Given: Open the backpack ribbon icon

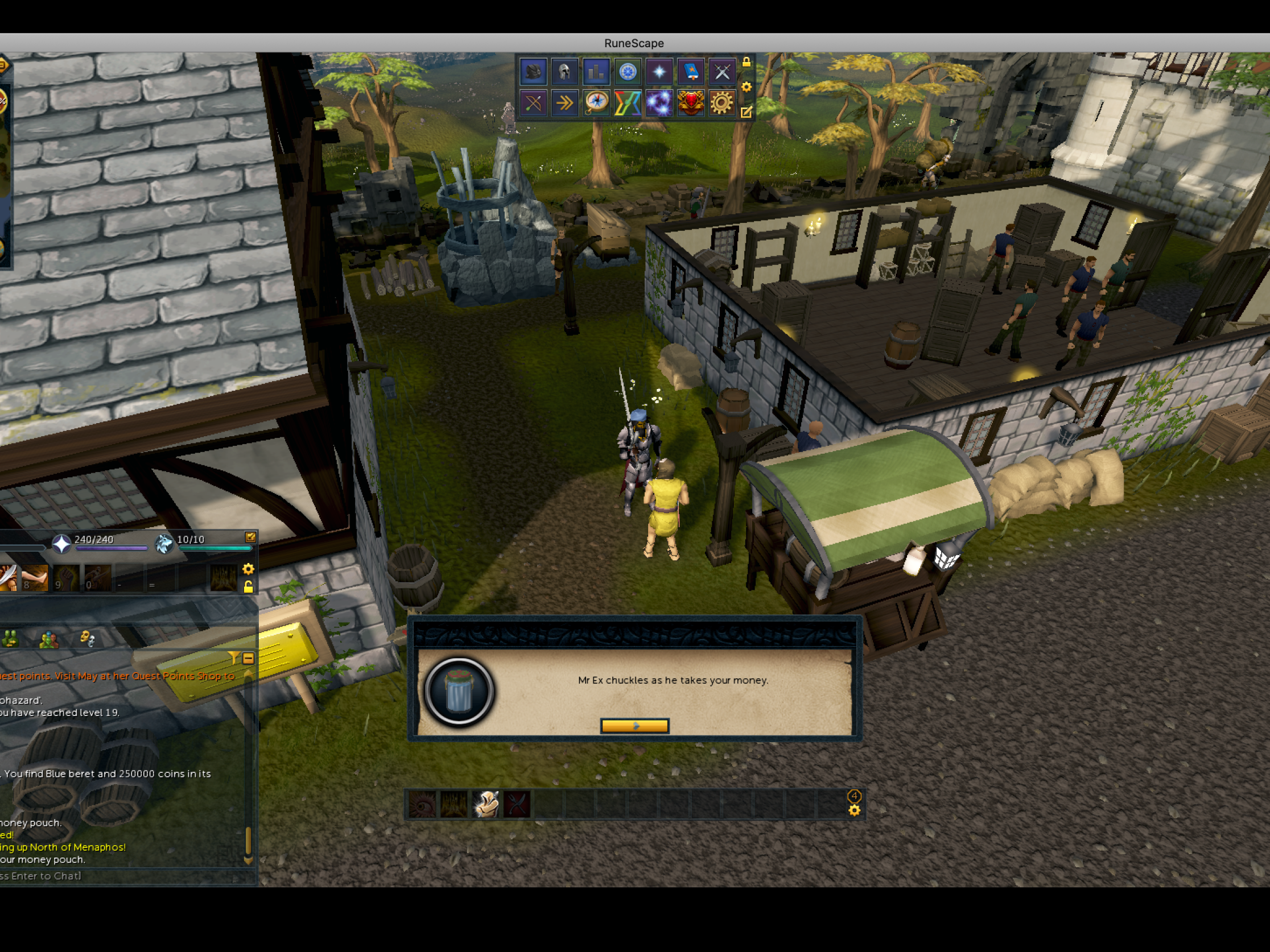Looking at the screenshot, I should 533,72.
